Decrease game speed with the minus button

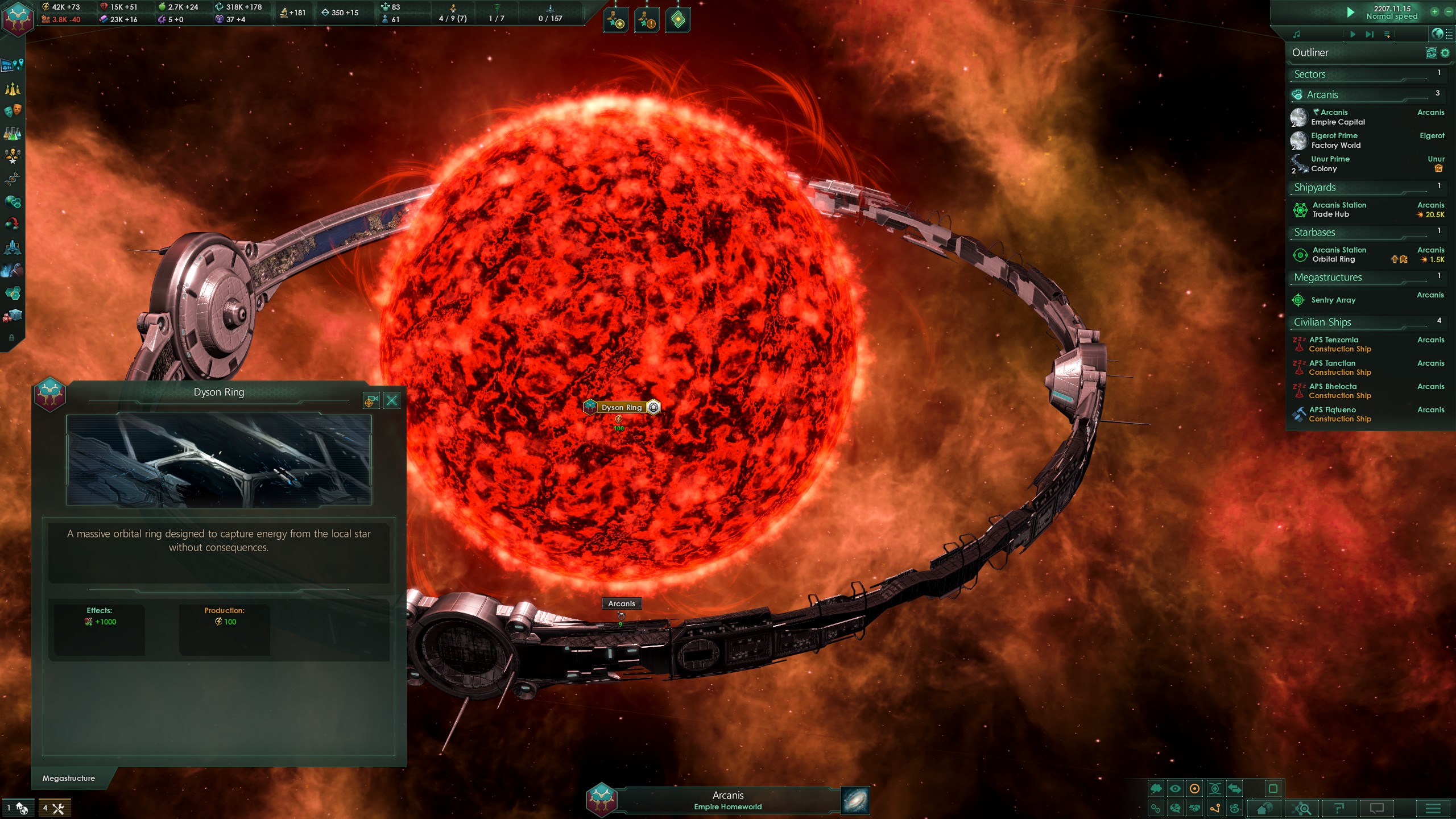pyautogui.click(x=1449, y=11)
